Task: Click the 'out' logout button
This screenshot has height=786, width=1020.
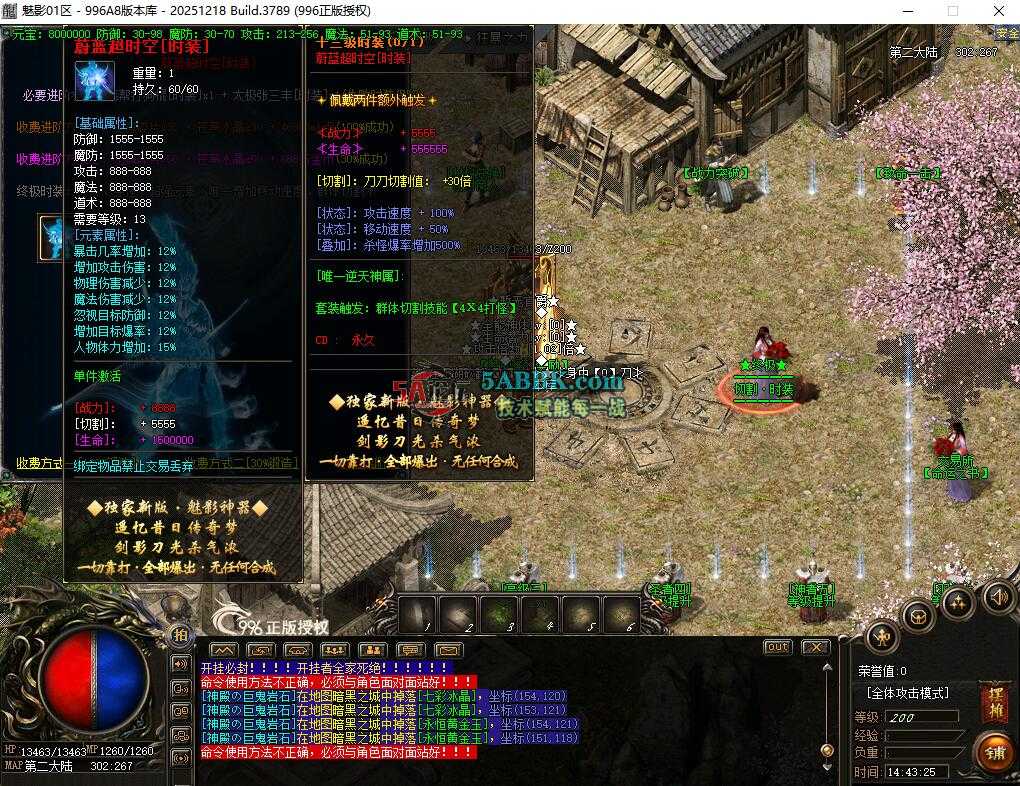Action: coord(778,648)
